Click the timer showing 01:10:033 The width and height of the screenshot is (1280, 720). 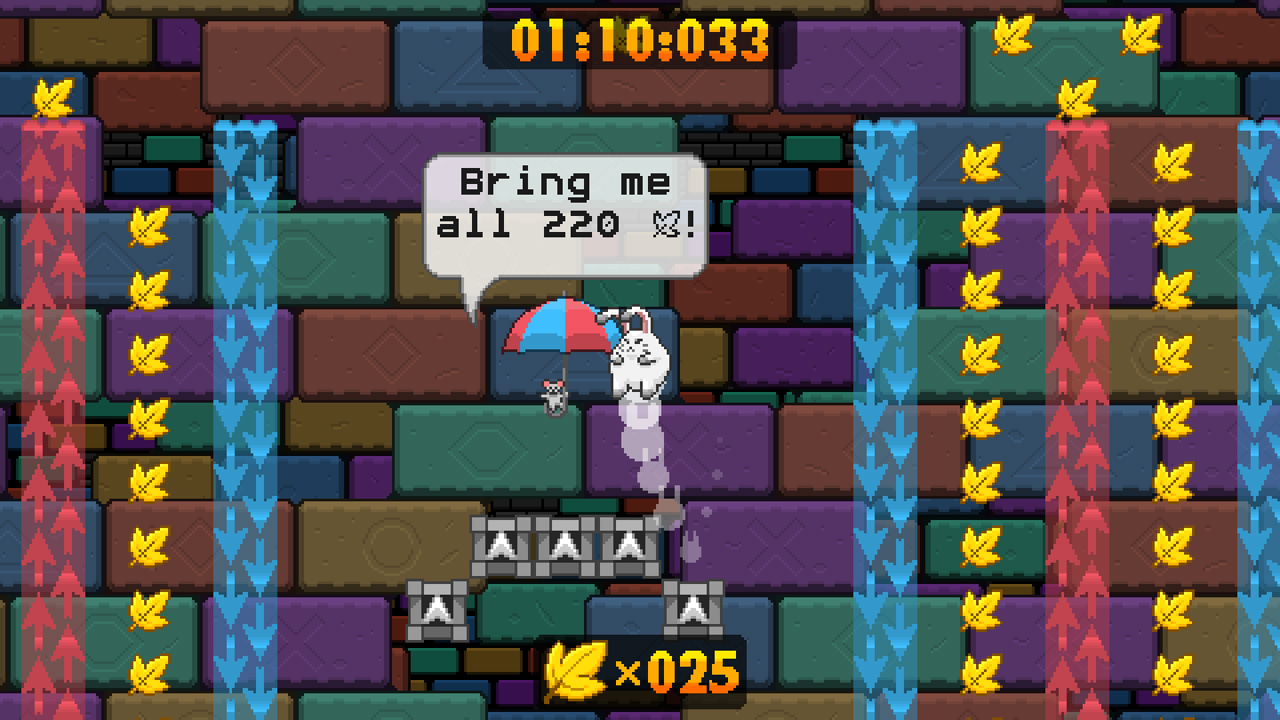coord(638,37)
